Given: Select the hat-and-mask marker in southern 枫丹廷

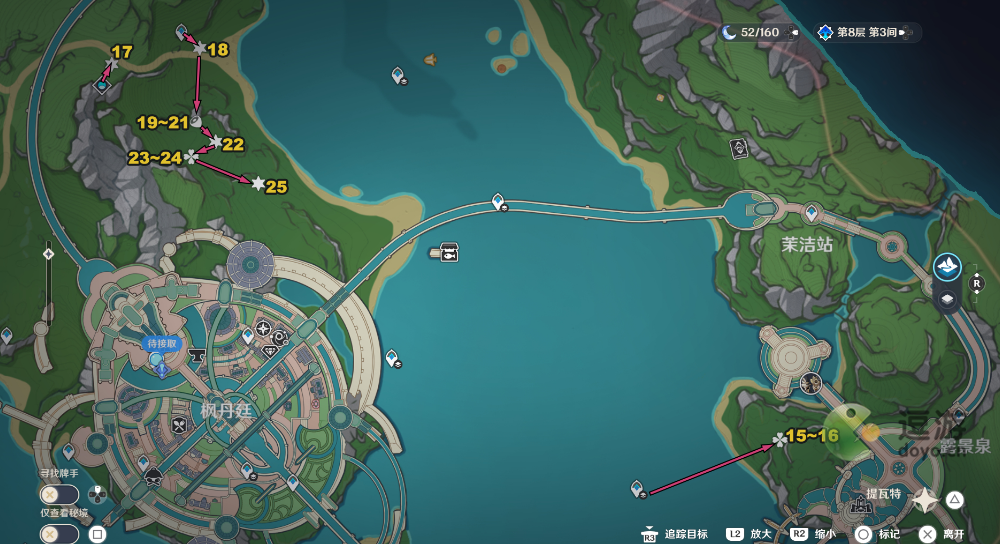Looking at the screenshot, I should click(153, 476).
